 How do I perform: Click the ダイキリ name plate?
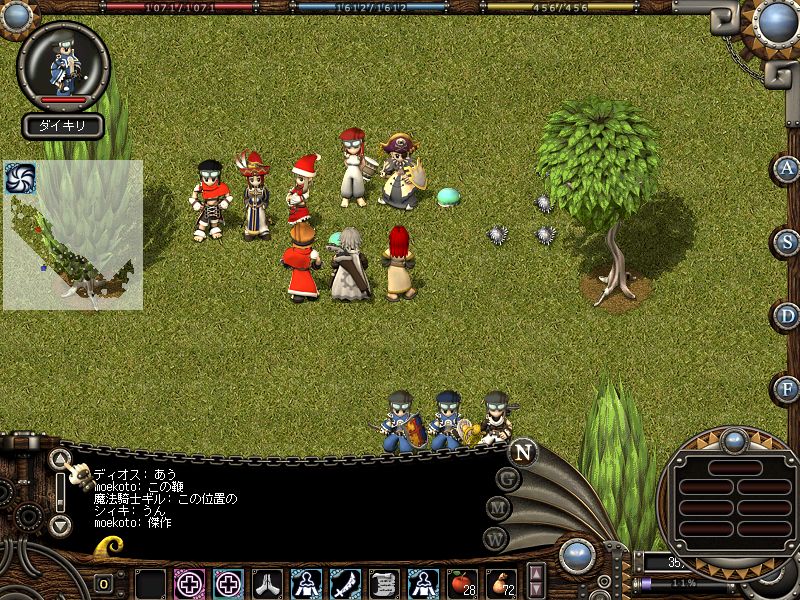63,126
